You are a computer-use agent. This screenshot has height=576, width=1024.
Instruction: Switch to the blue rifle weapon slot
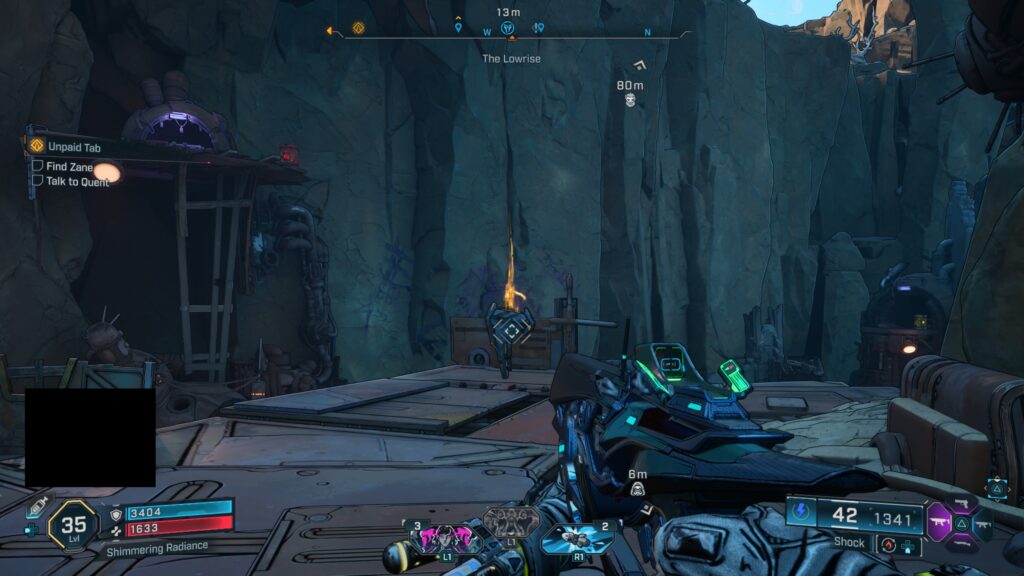(x=981, y=523)
